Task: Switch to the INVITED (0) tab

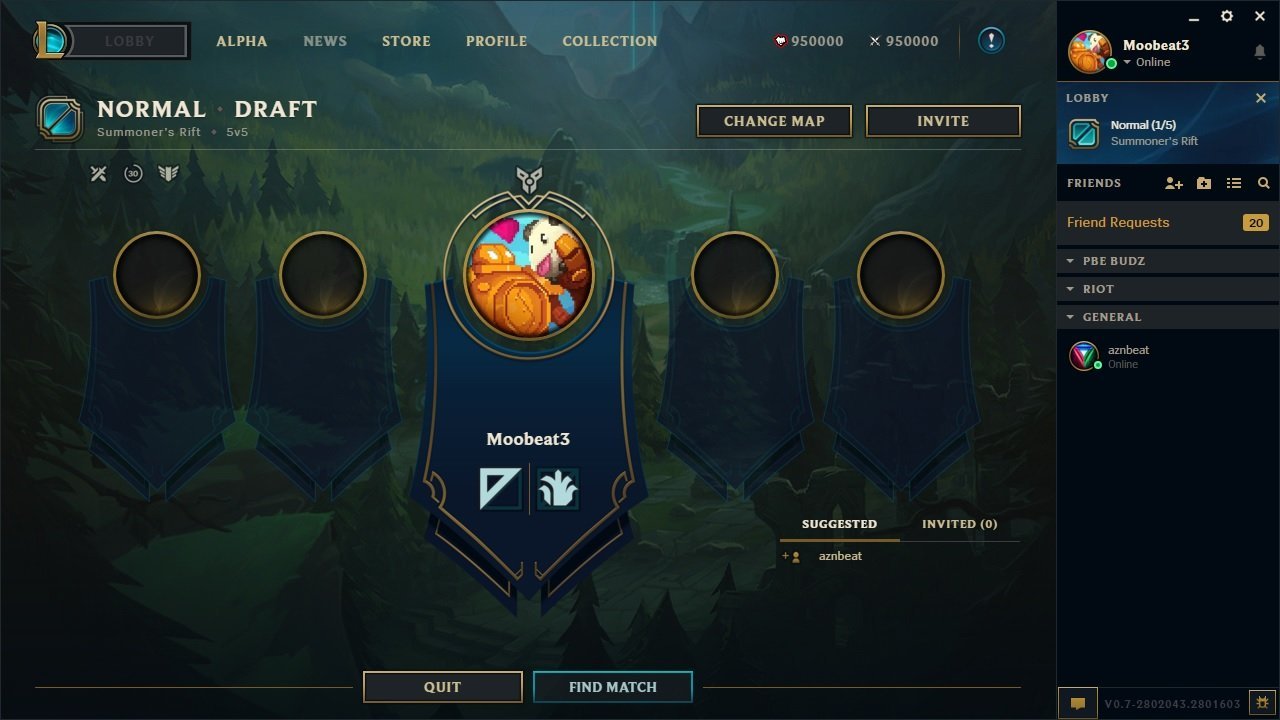Action: (958, 523)
